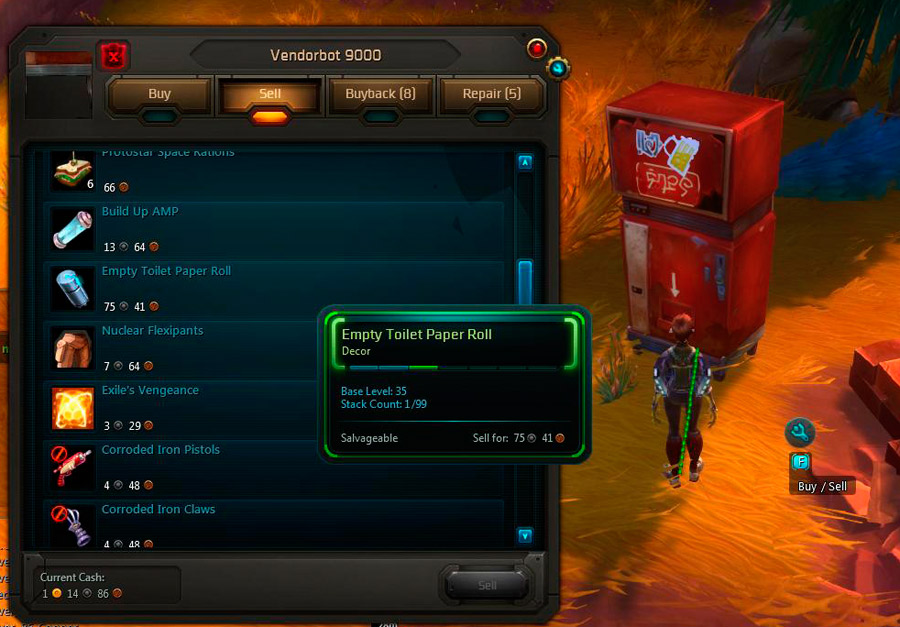The width and height of the screenshot is (900, 627).
Task: Click the red orb button beside vendor title
Action: (x=537, y=48)
